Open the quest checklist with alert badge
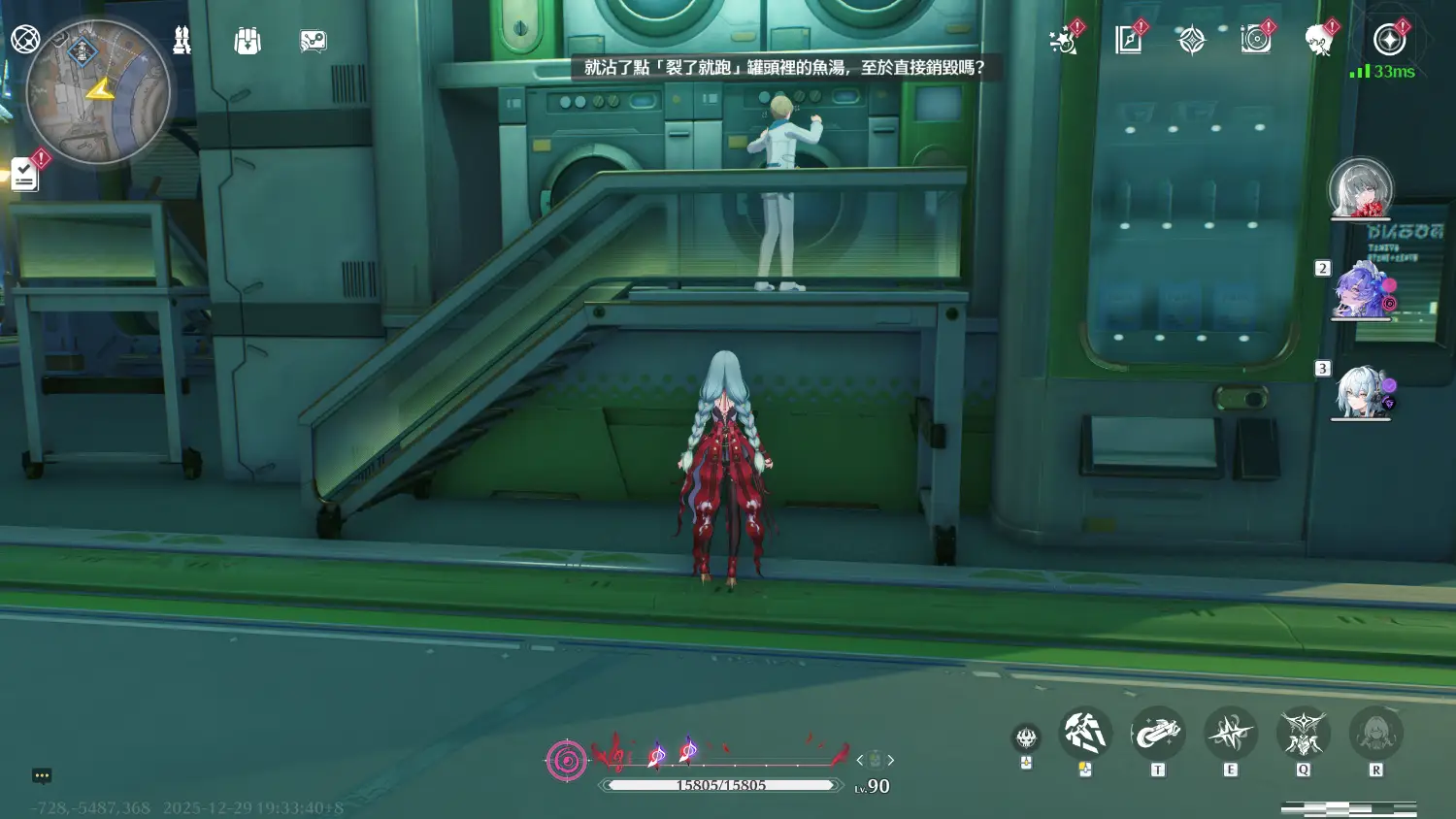Screen dimensions: 1456x819 point(25,175)
